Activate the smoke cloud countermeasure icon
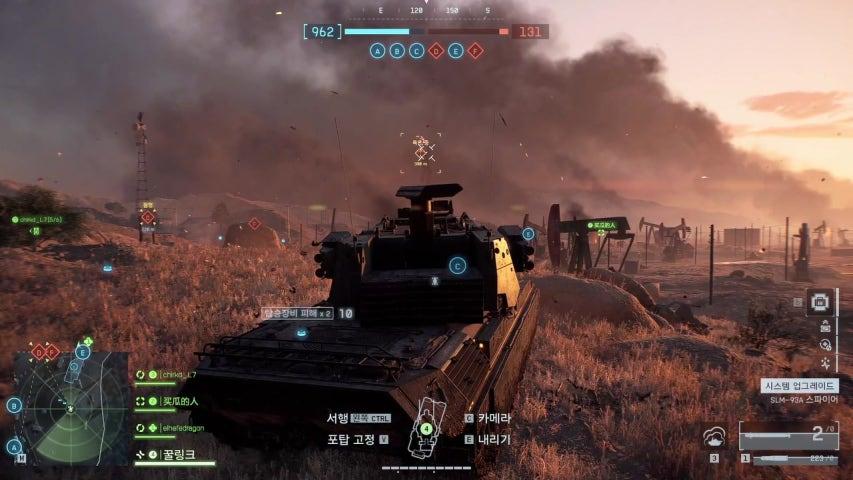 pyautogui.click(x=714, y=437)
